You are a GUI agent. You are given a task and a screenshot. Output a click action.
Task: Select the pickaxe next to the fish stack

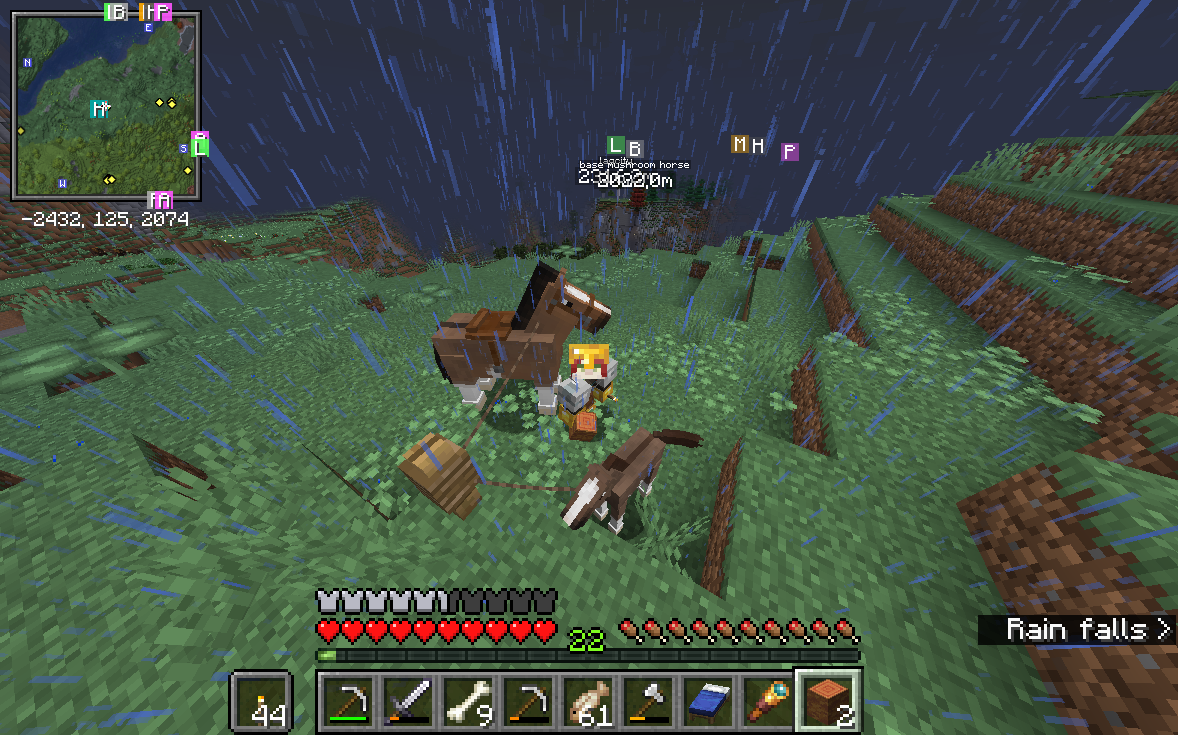(528, 701)
